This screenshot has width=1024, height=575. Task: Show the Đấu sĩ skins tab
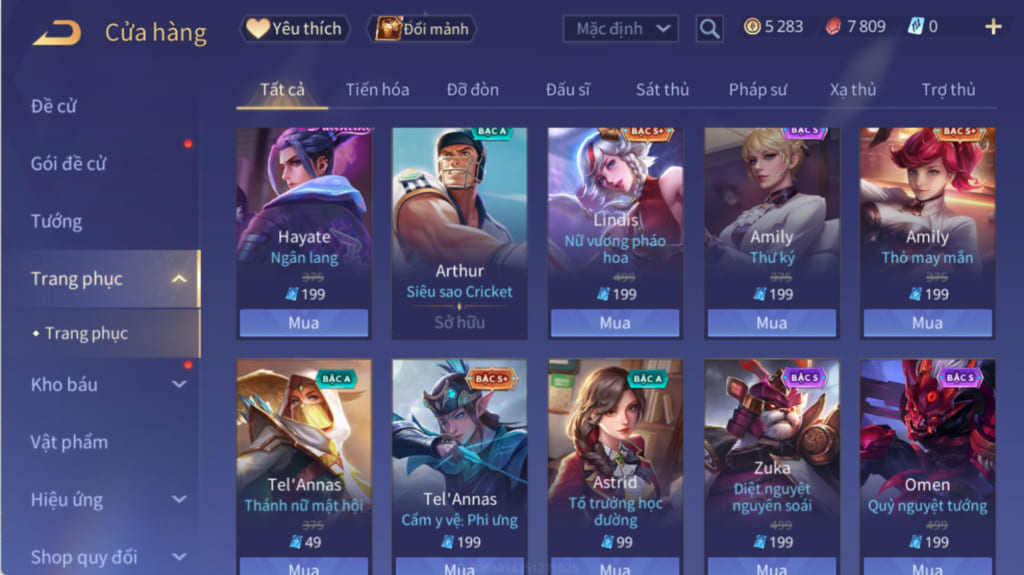567,90
